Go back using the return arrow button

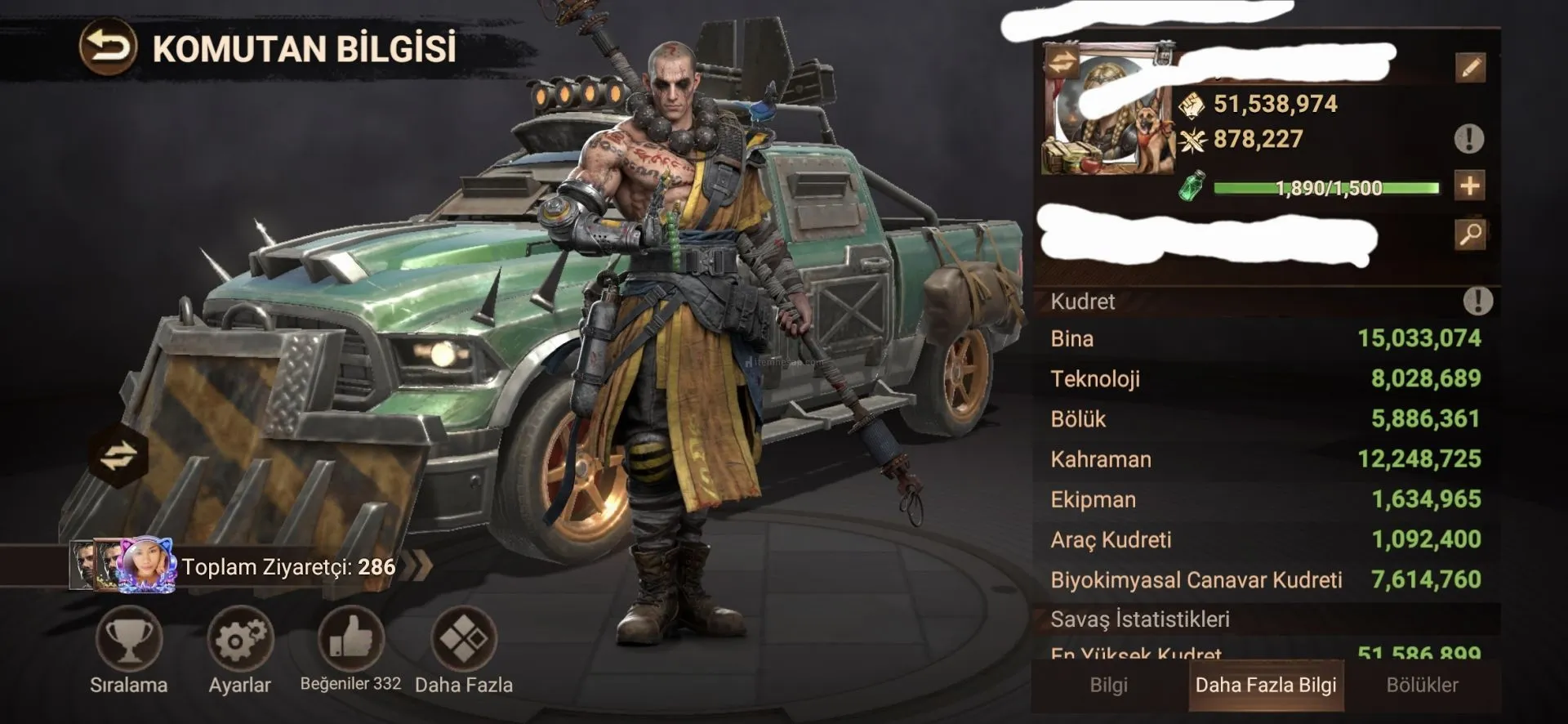[x=107, y=48]
